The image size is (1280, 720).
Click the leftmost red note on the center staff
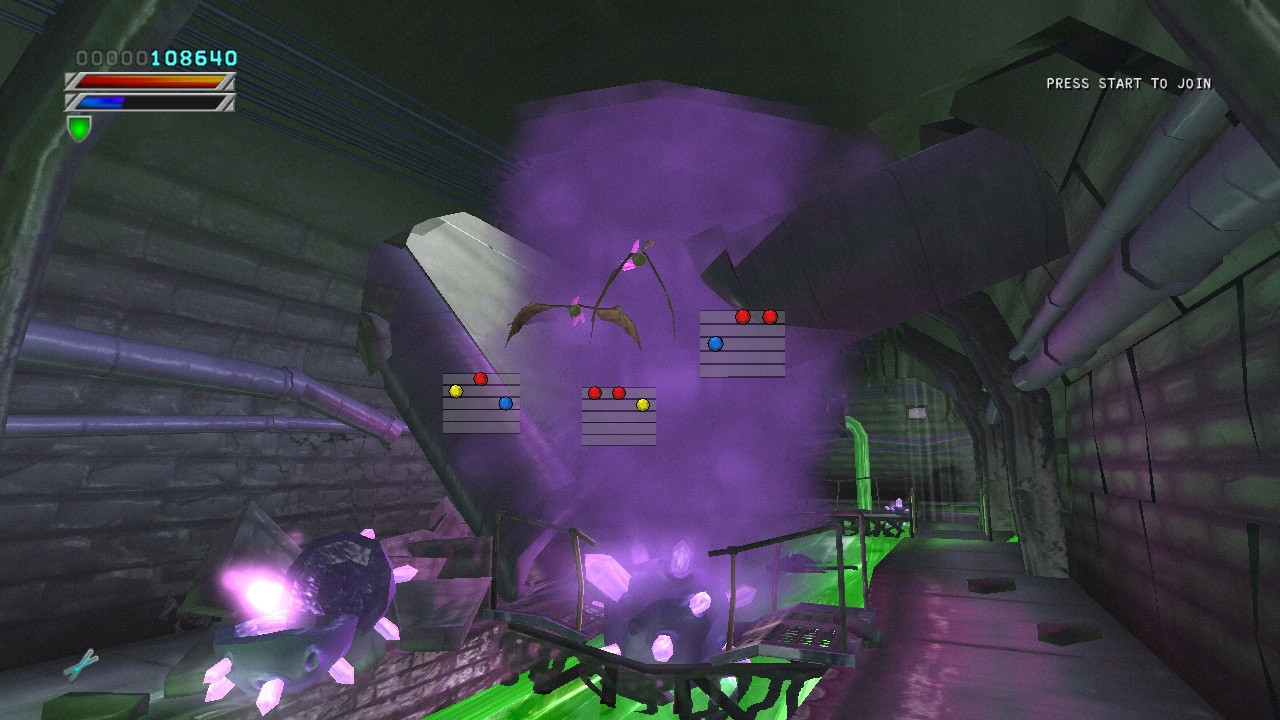tap(594, 392)
